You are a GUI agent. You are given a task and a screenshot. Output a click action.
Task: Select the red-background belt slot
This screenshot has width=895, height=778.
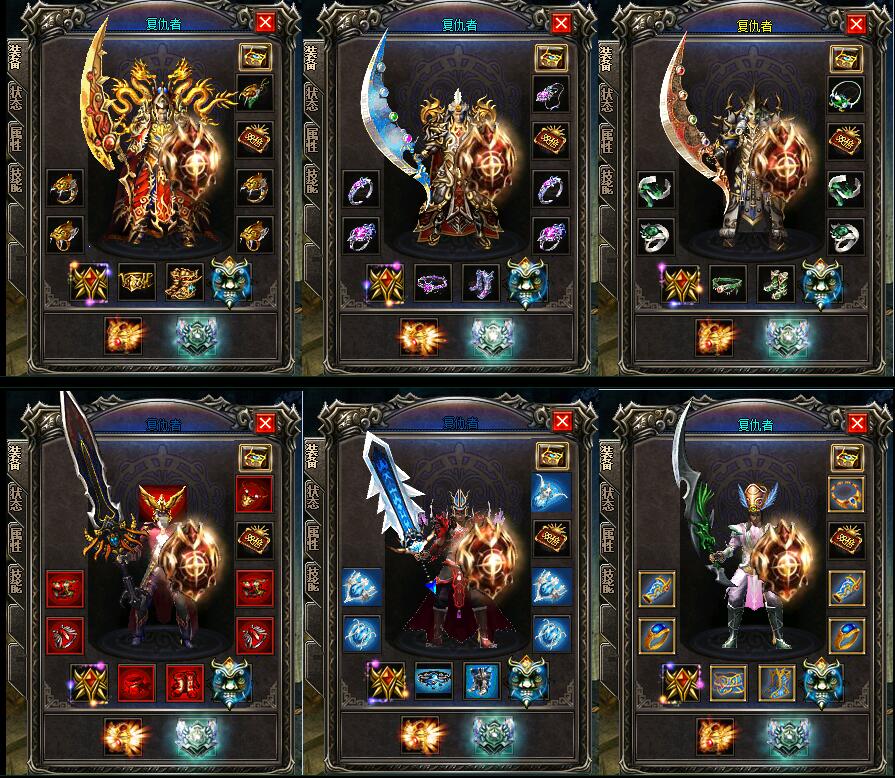[x=137, y=682]
